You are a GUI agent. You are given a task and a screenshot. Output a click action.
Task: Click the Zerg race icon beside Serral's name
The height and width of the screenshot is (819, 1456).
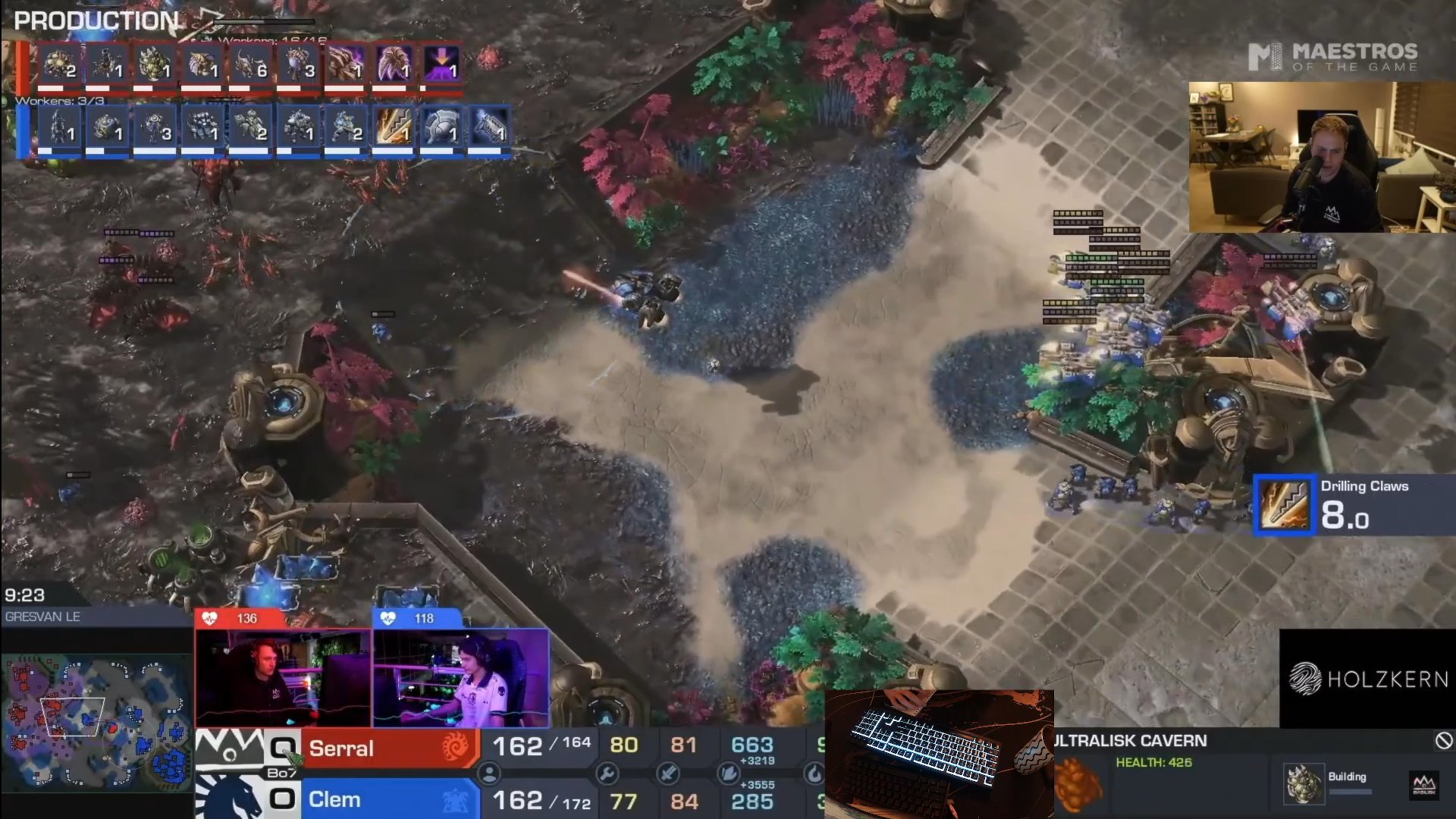[455, 748]
